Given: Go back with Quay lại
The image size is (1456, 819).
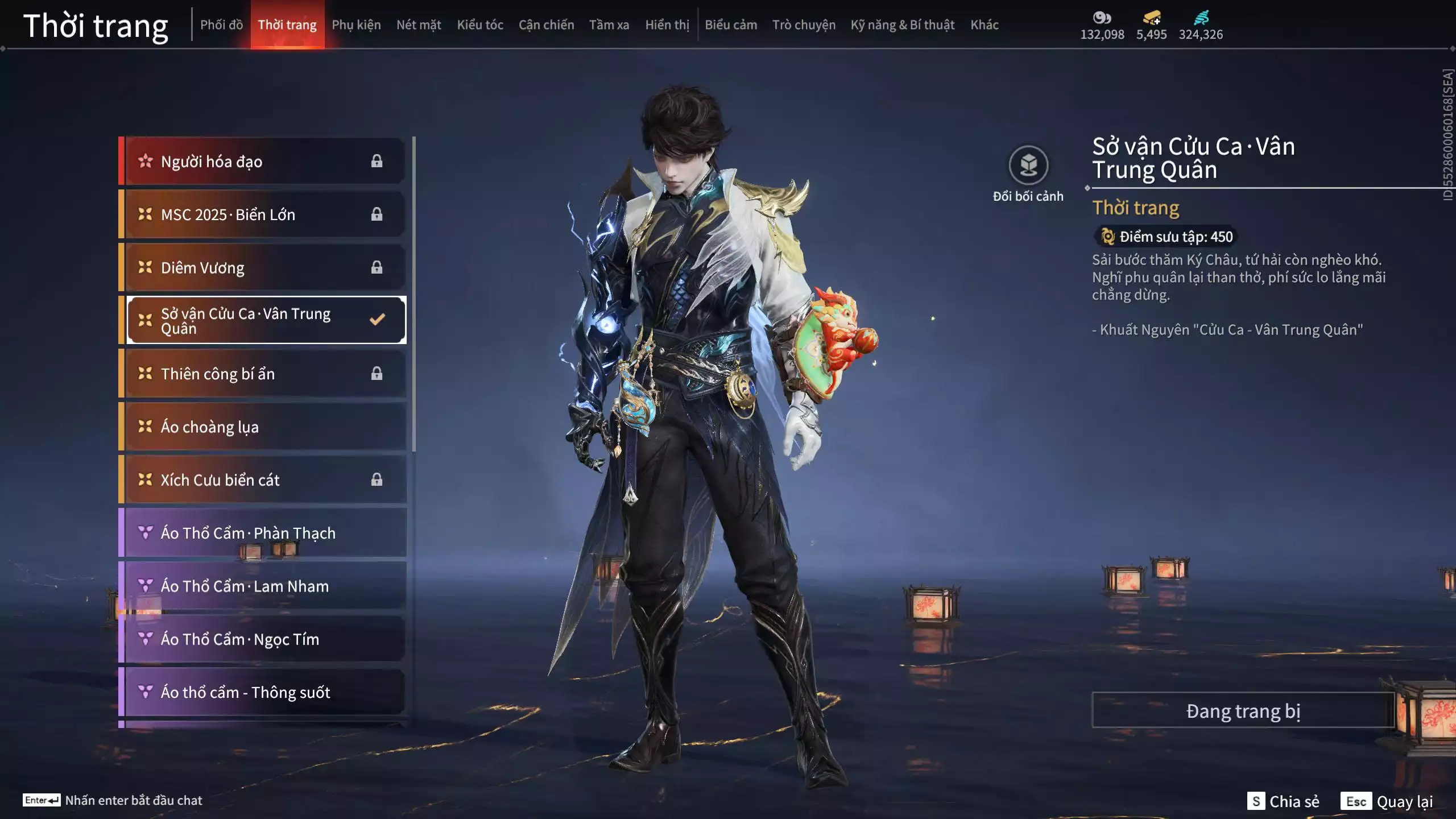Looking at the screenshot, I should pyautogui.click(x=1388, y=801).
